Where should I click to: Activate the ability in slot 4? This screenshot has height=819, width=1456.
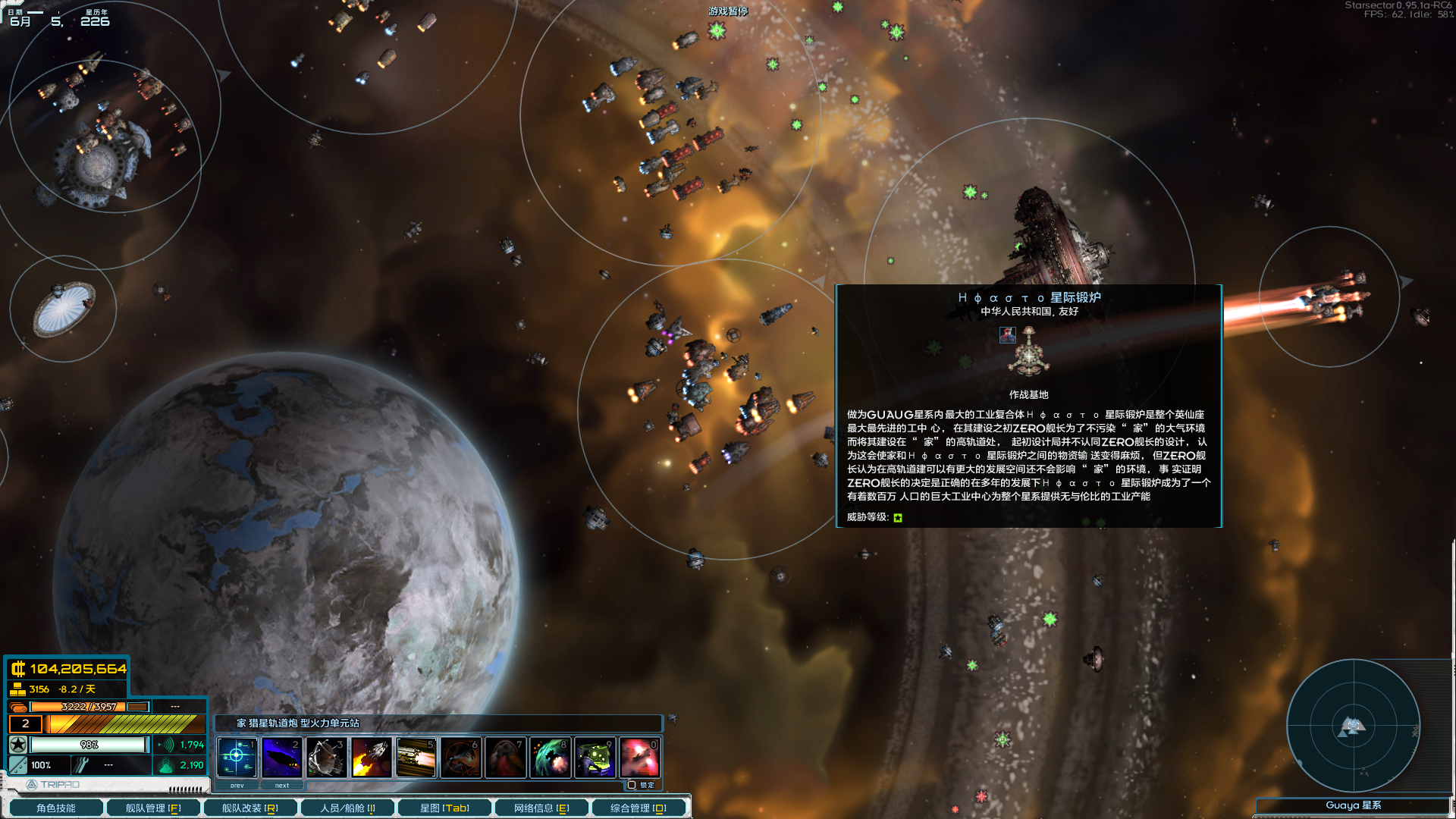(372, 757)
